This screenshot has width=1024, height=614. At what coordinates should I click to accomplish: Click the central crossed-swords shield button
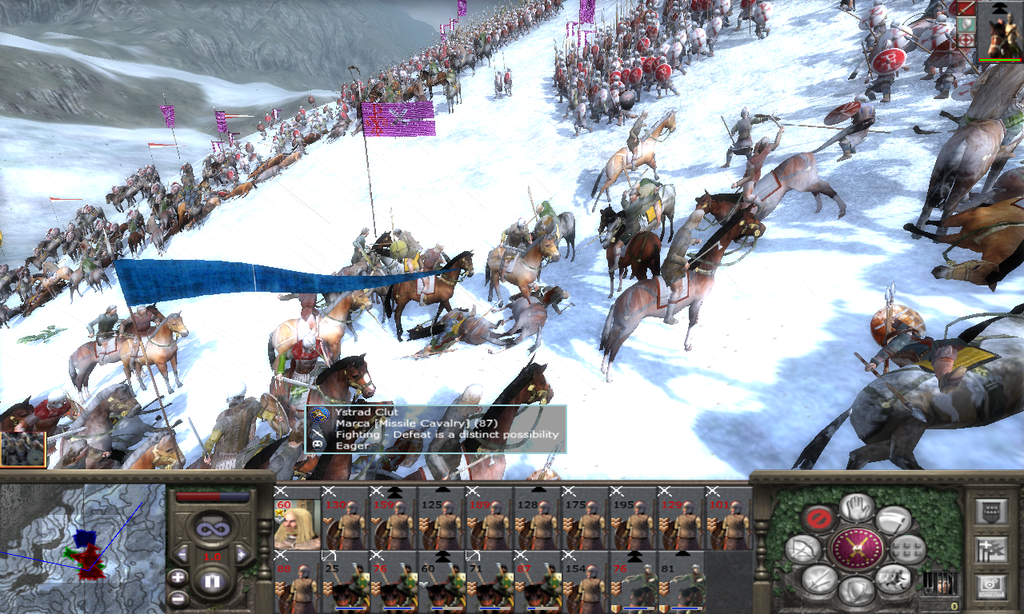click(x=856, y=549)
